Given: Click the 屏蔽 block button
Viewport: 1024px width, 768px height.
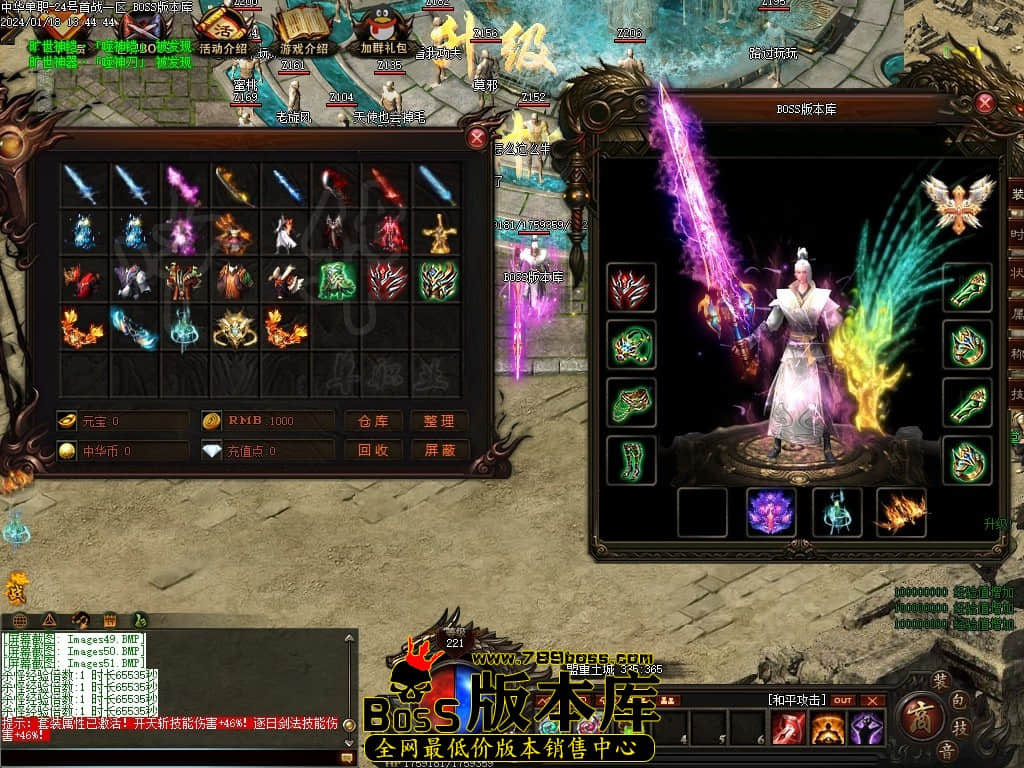Looking at the screenshot, I should click(x=439, y=451).
